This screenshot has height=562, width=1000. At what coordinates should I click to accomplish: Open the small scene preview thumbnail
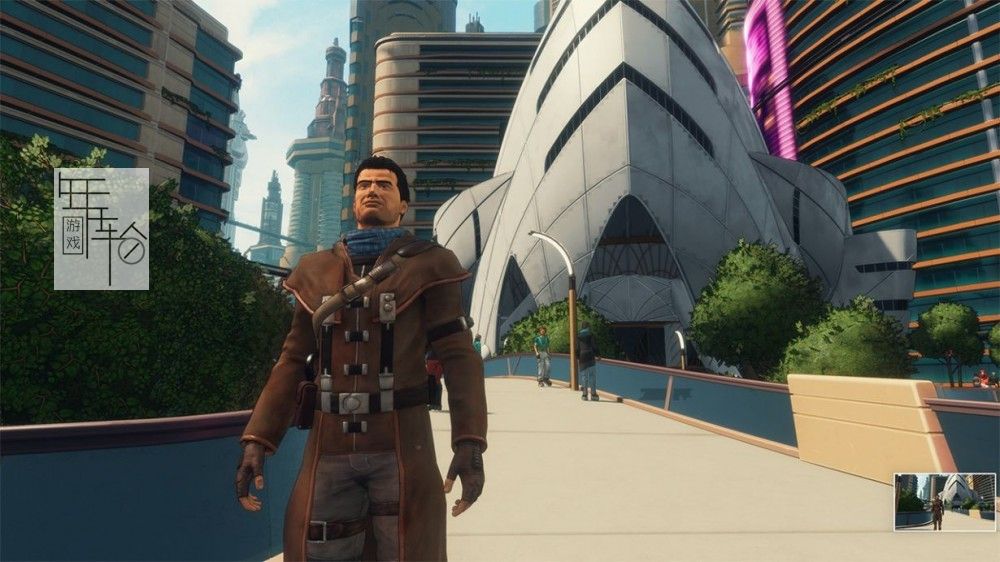945,501
